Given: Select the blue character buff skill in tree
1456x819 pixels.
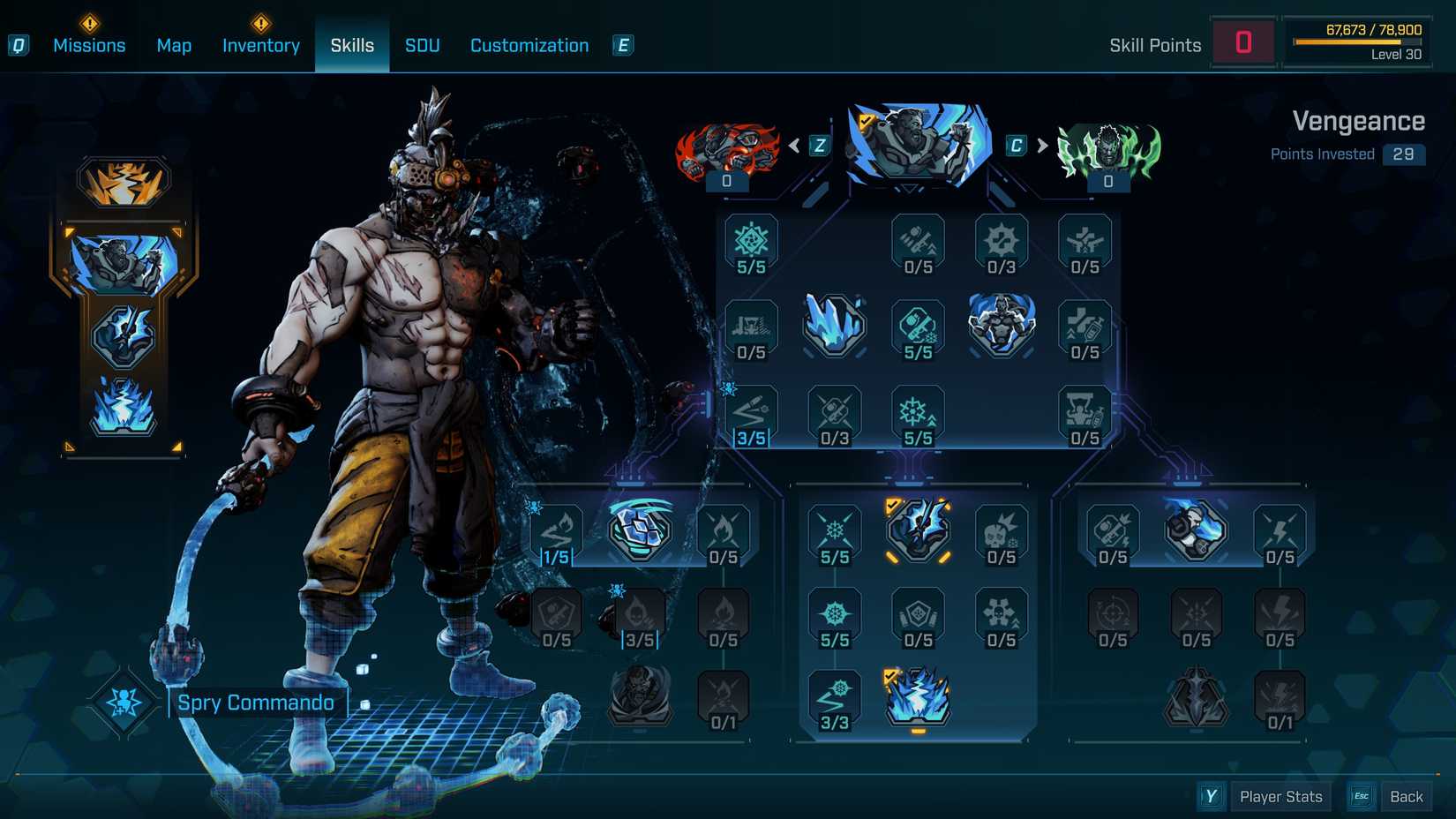Looking at the screenshot, I should [1002, 327].
